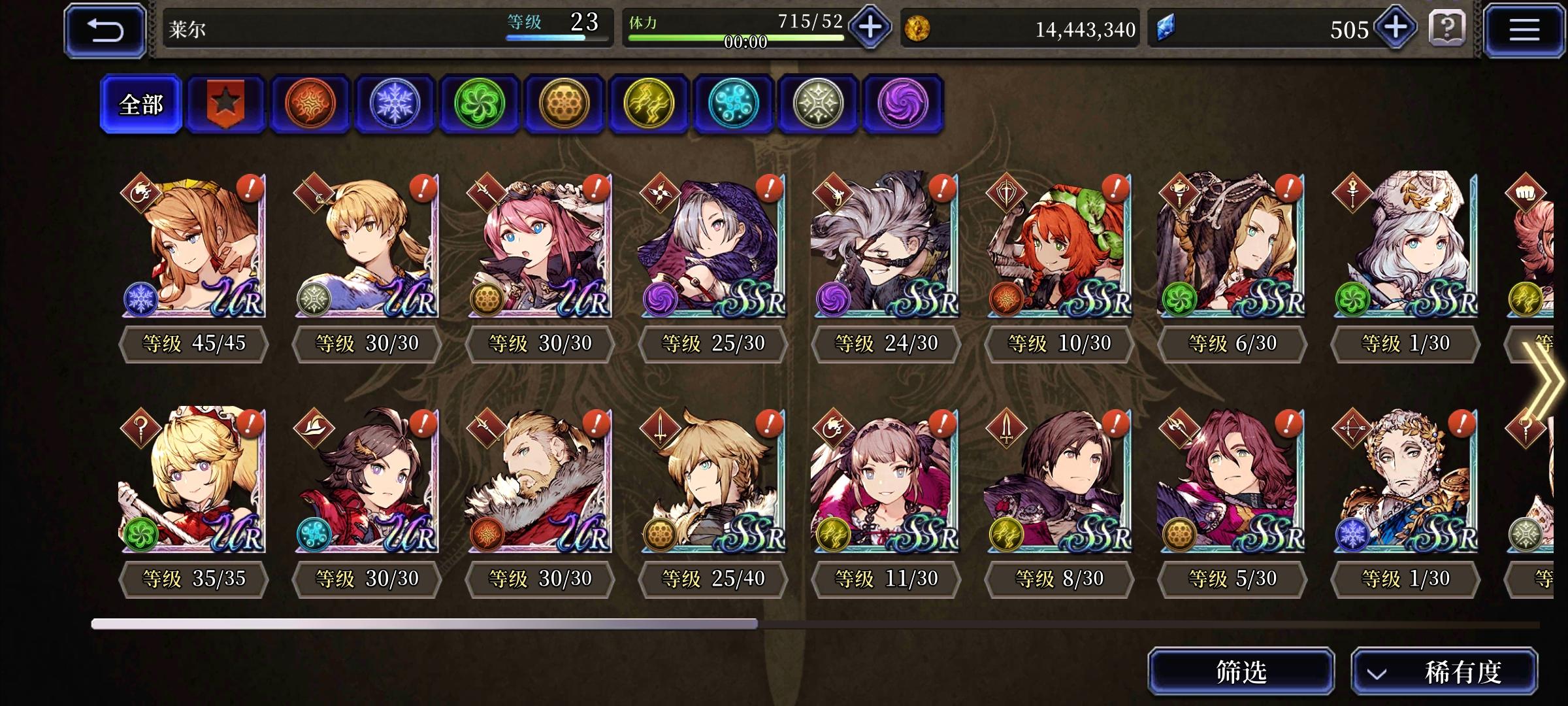The image size is (1568, 706).
Task: Enable the 全部 filter tab
Action: point(140,105)
